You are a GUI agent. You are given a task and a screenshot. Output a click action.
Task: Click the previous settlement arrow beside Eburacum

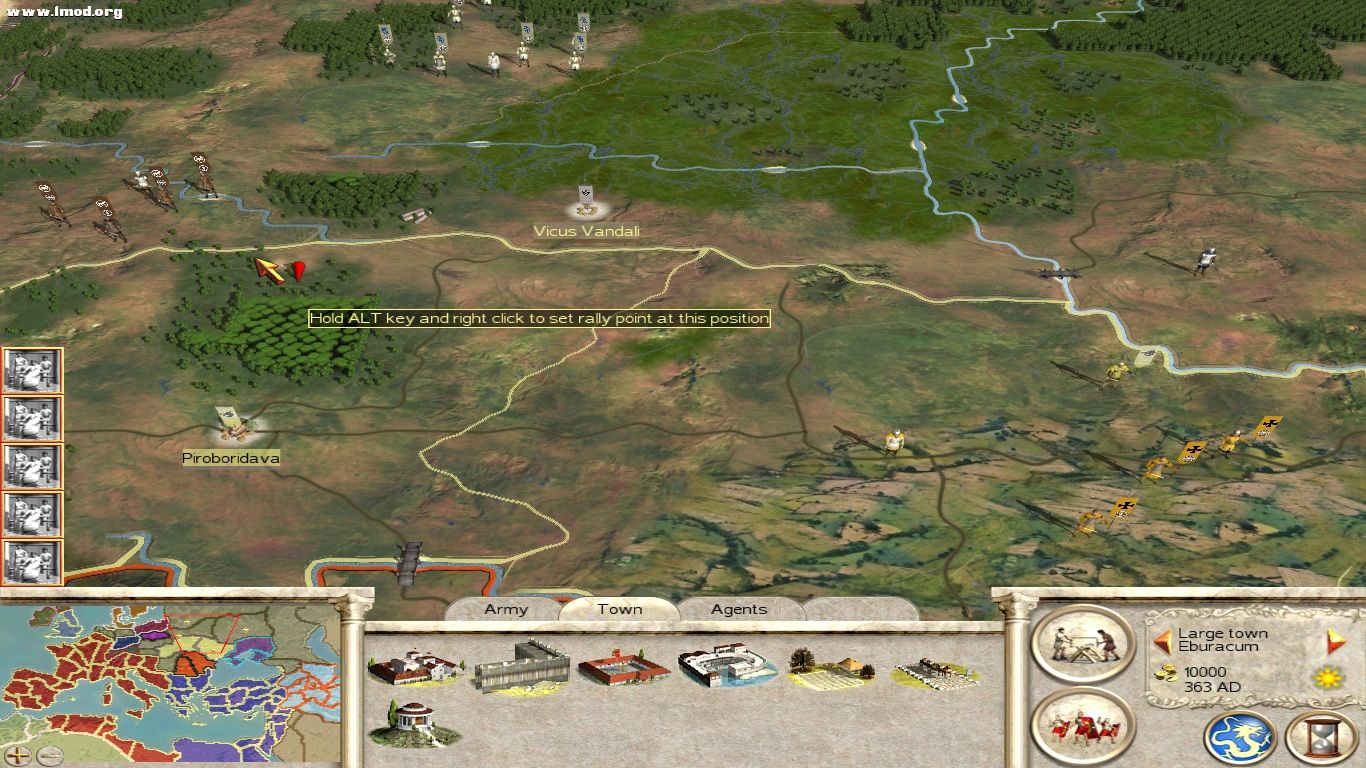pos(1165,641)
